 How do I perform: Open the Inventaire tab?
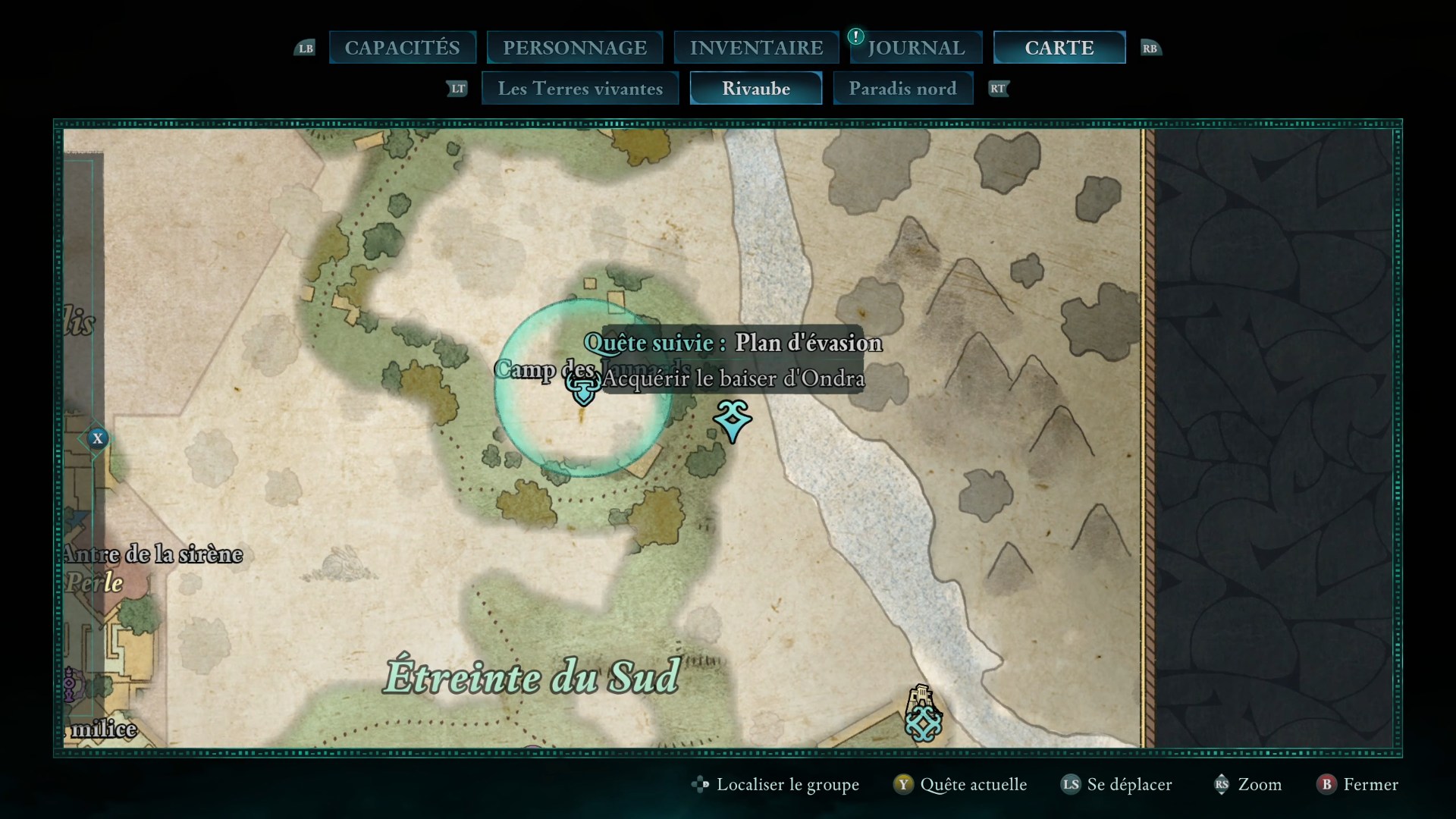tap(756, 48)
